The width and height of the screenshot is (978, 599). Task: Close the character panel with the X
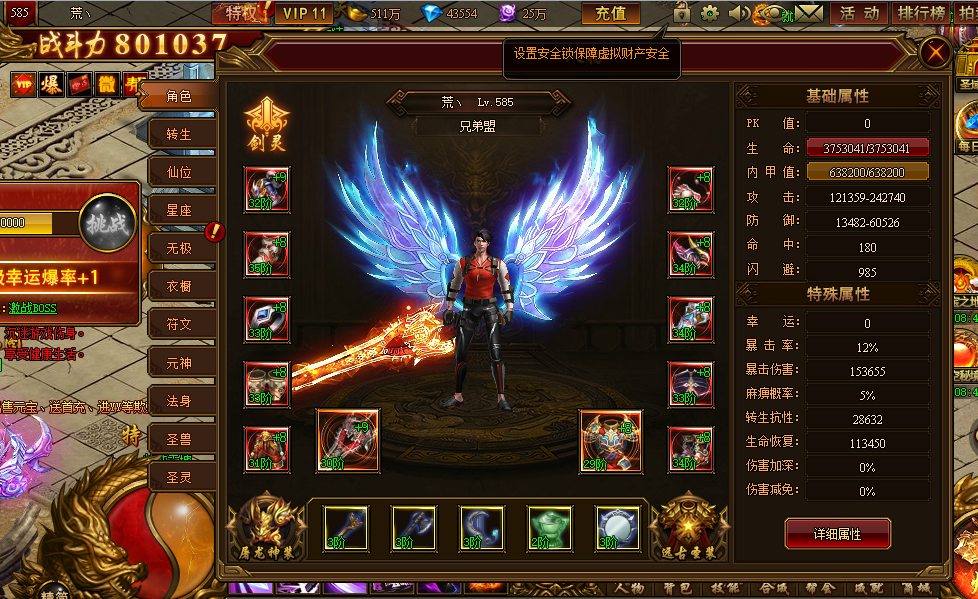point(935,53)
